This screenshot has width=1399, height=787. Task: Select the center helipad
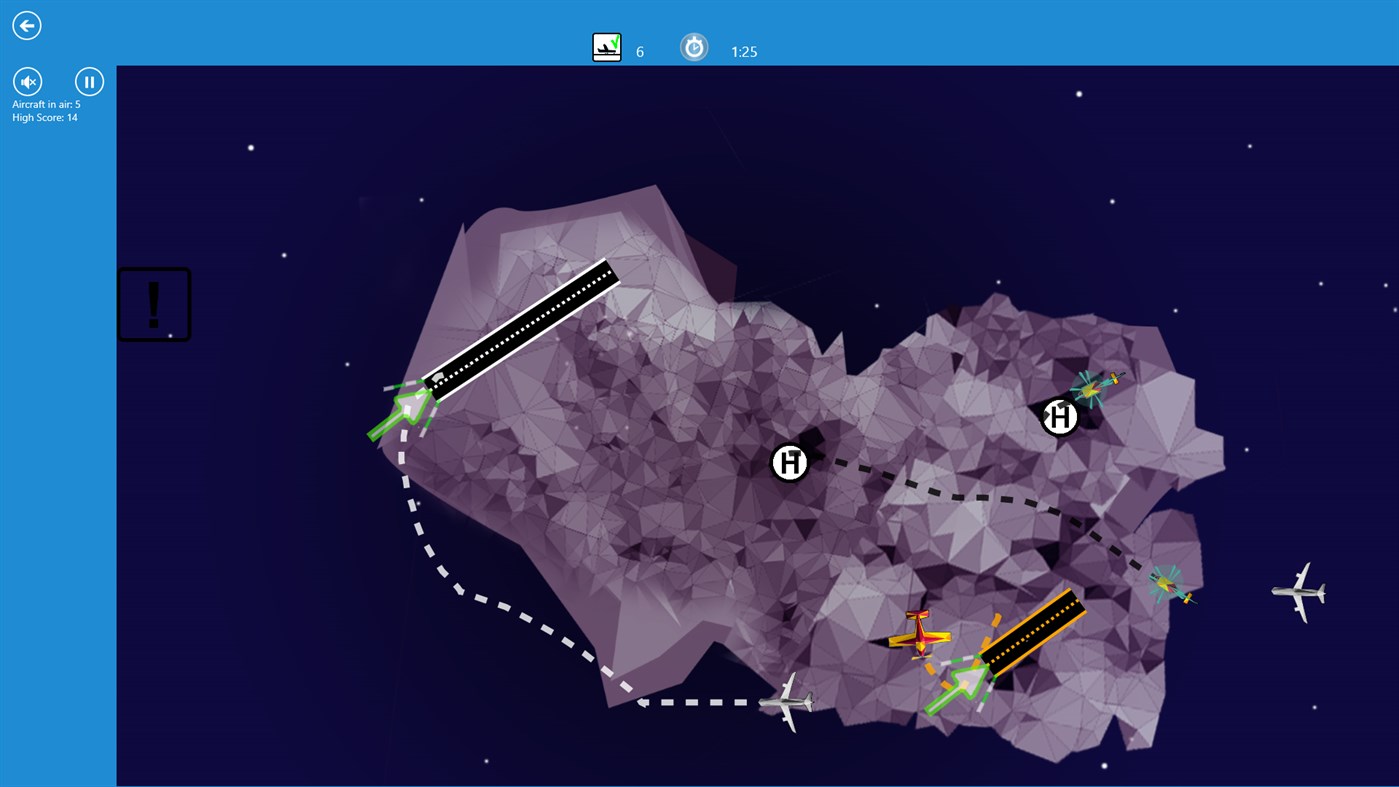pyautogui.click(x=789, y=462)
